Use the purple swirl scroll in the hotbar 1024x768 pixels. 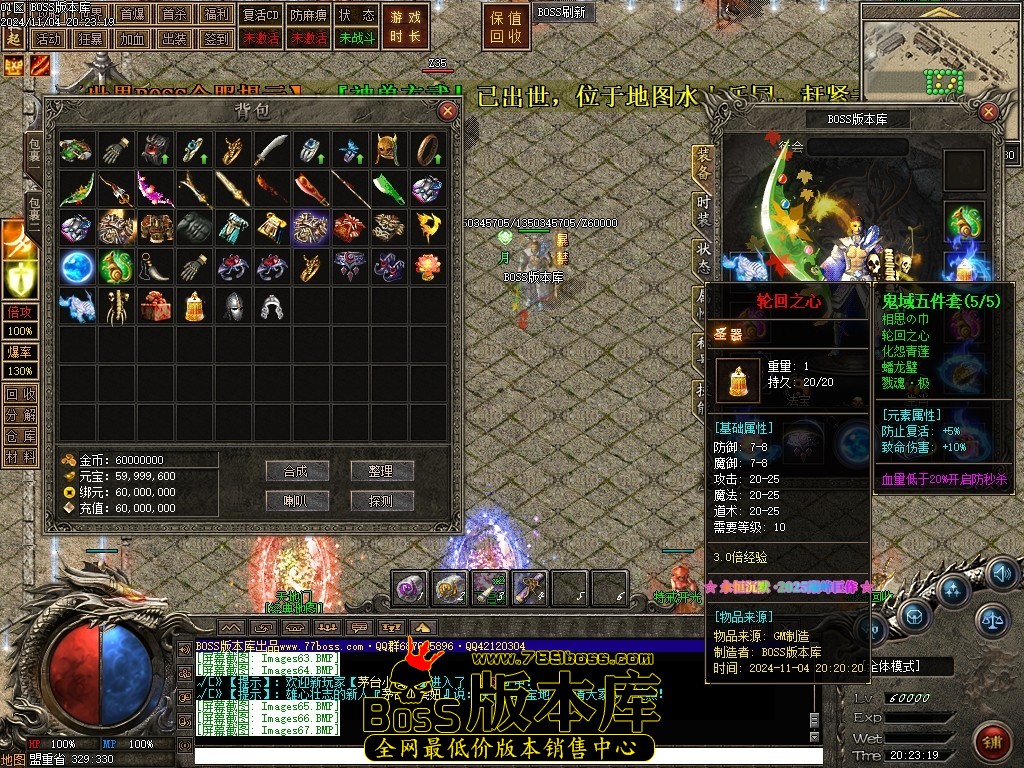pos(409,588)
